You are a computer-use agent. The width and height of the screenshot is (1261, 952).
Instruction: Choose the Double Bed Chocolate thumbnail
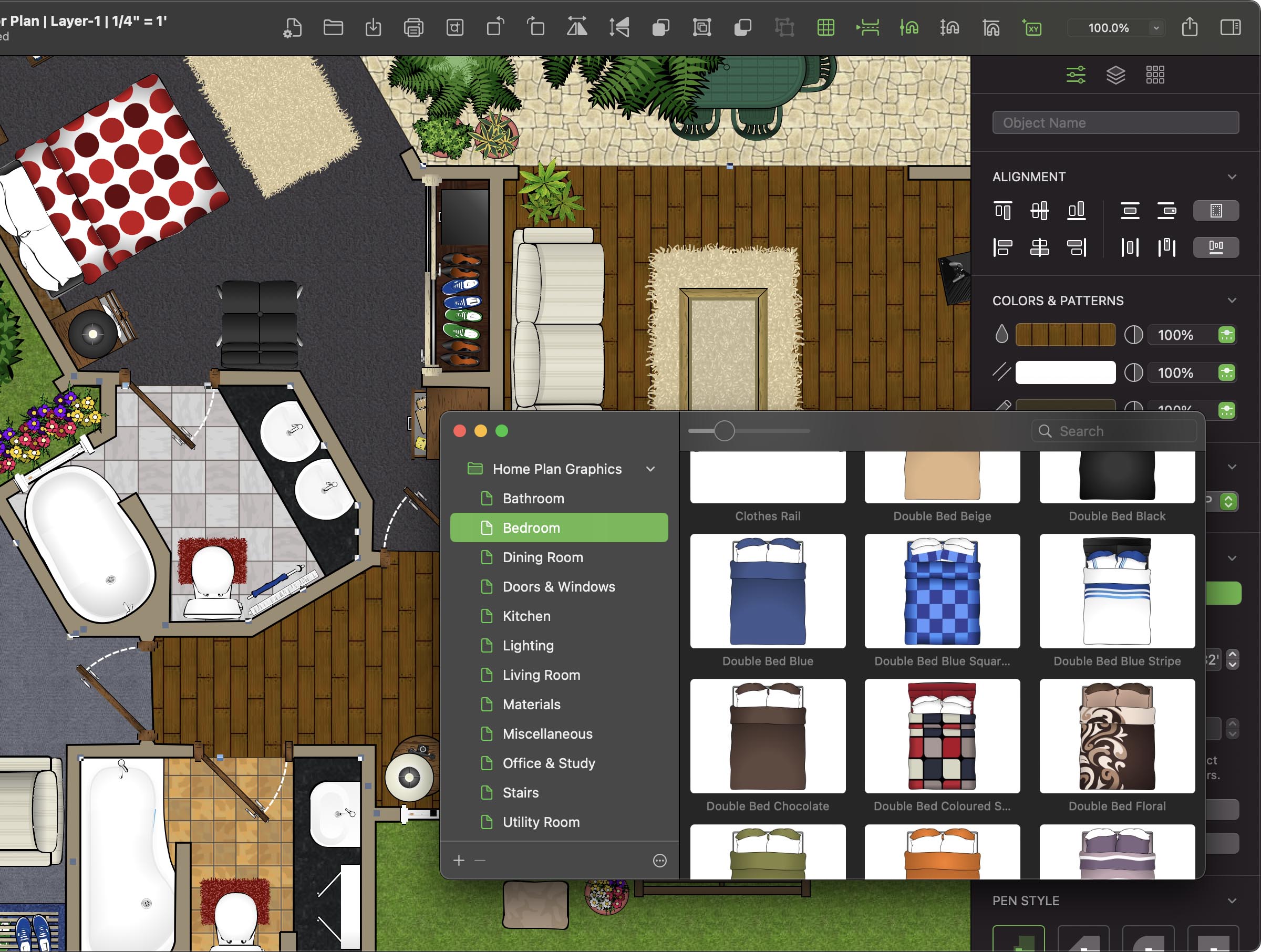(767, 736)
